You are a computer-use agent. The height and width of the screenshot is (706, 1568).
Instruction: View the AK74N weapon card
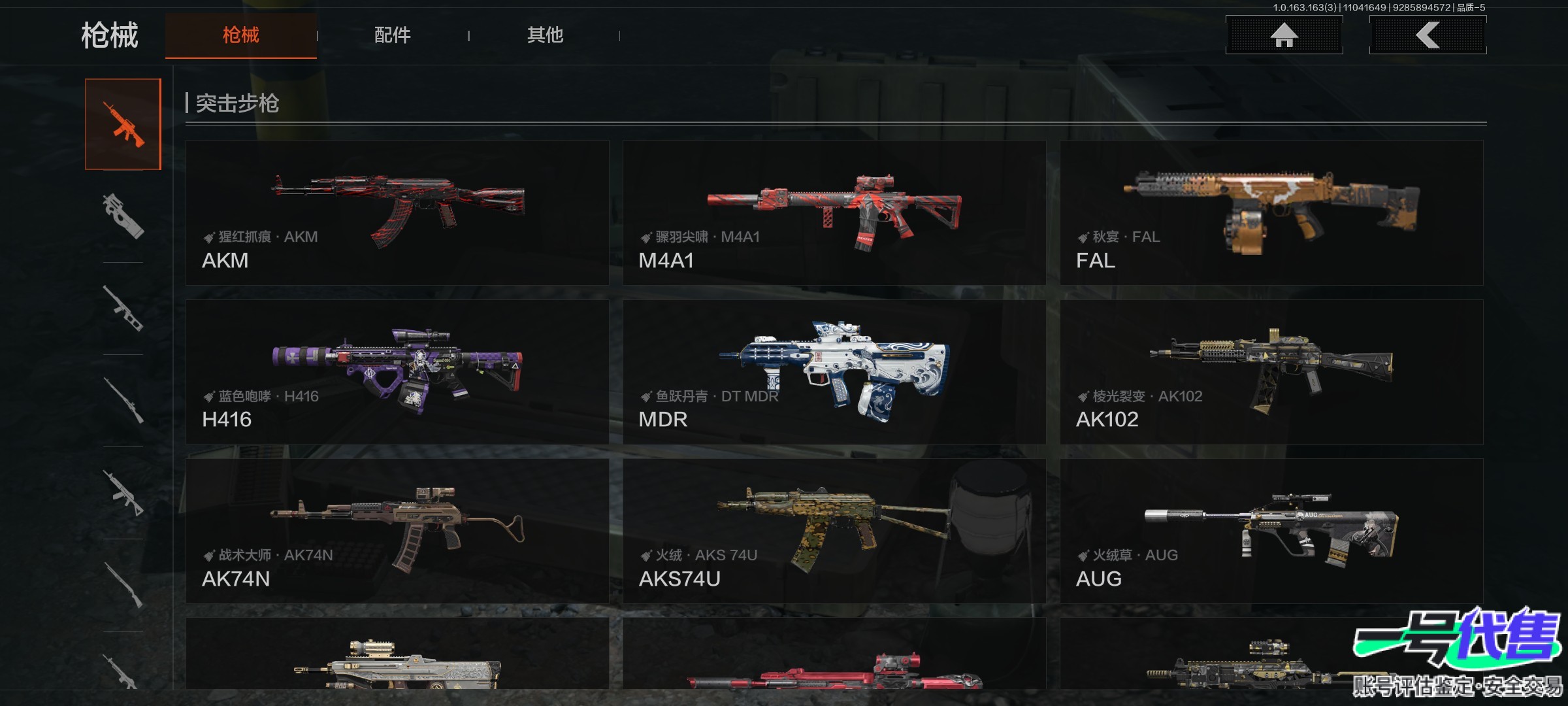(x=397, y=531)
